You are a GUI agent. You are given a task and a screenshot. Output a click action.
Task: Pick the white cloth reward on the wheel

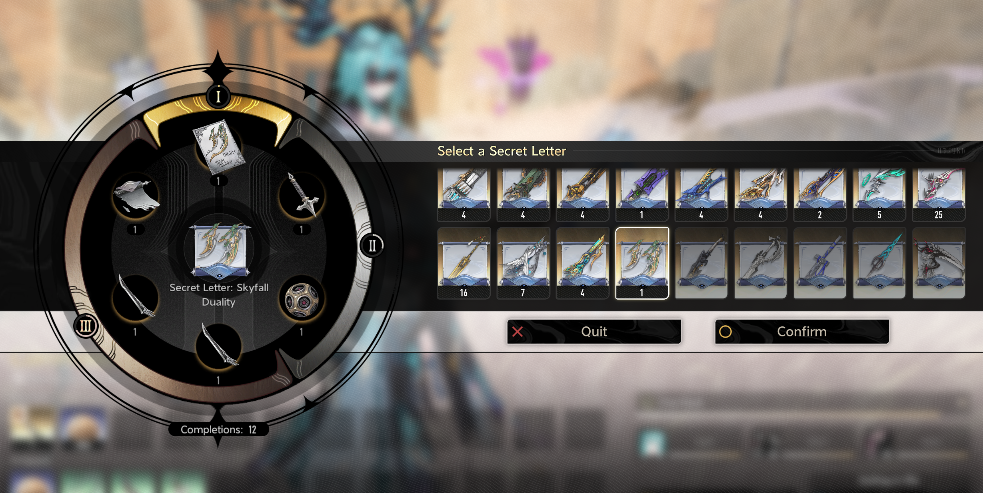point(133,194)
